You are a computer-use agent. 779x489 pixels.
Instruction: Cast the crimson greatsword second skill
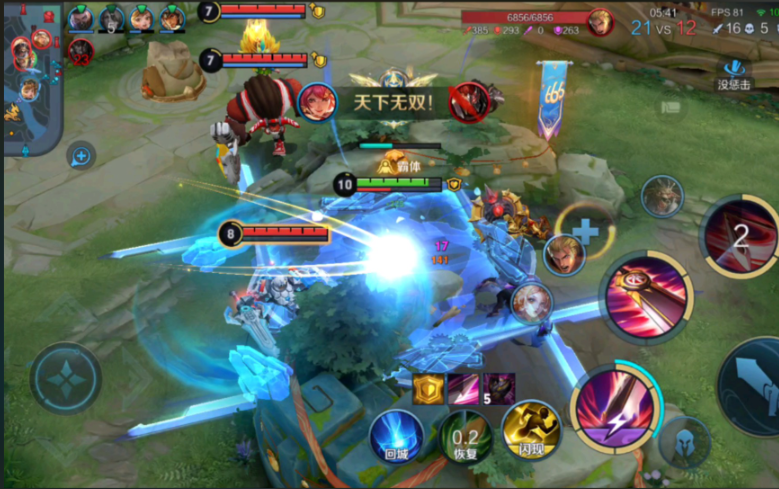(649, 294)
